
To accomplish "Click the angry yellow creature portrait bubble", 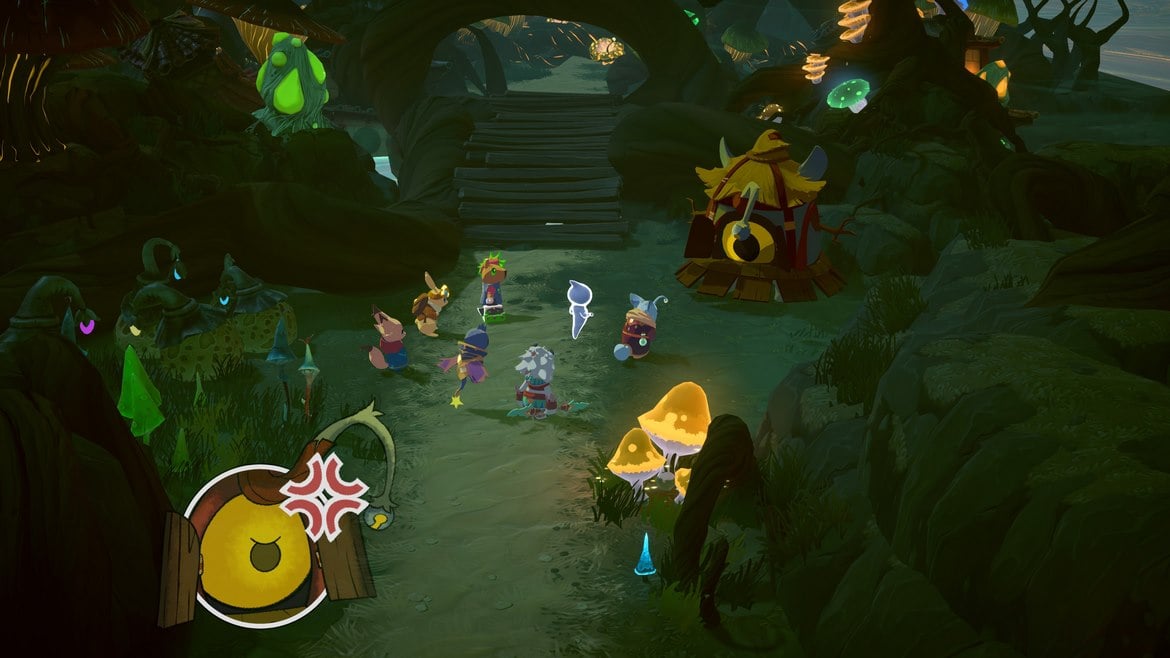I will pyautogui.click(x=262, y=545).
